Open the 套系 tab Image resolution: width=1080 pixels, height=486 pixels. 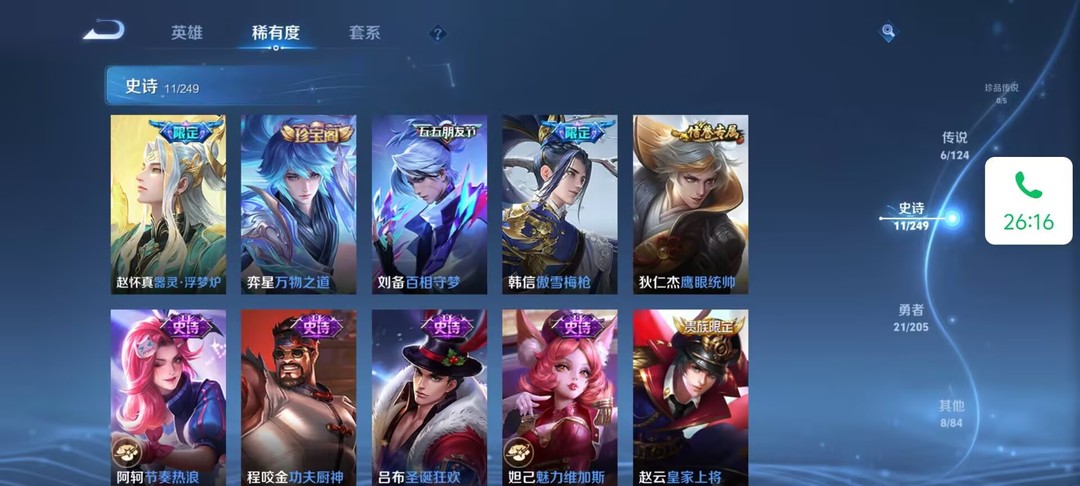(x=364, y=33)
